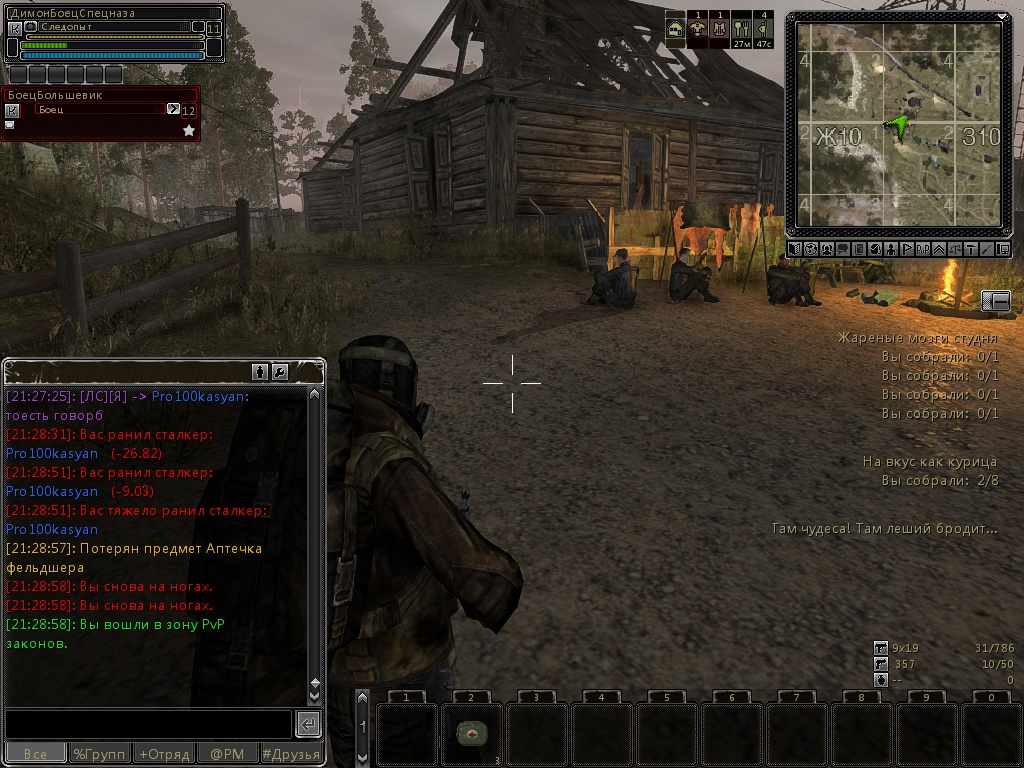
Task: Open chat settings via the wrench icon
Action: point(280,372)
